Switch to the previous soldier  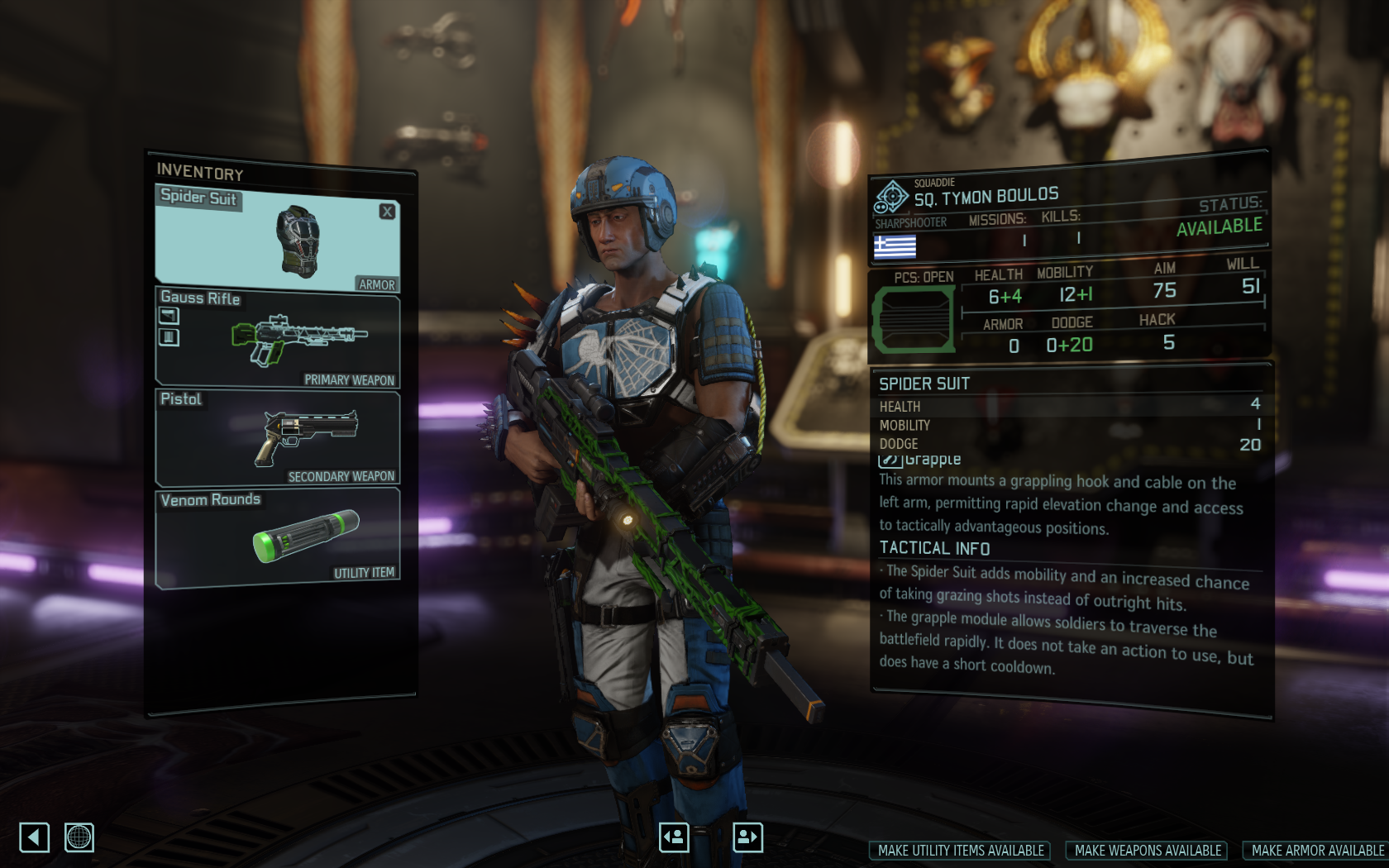(x=674, y=837)
